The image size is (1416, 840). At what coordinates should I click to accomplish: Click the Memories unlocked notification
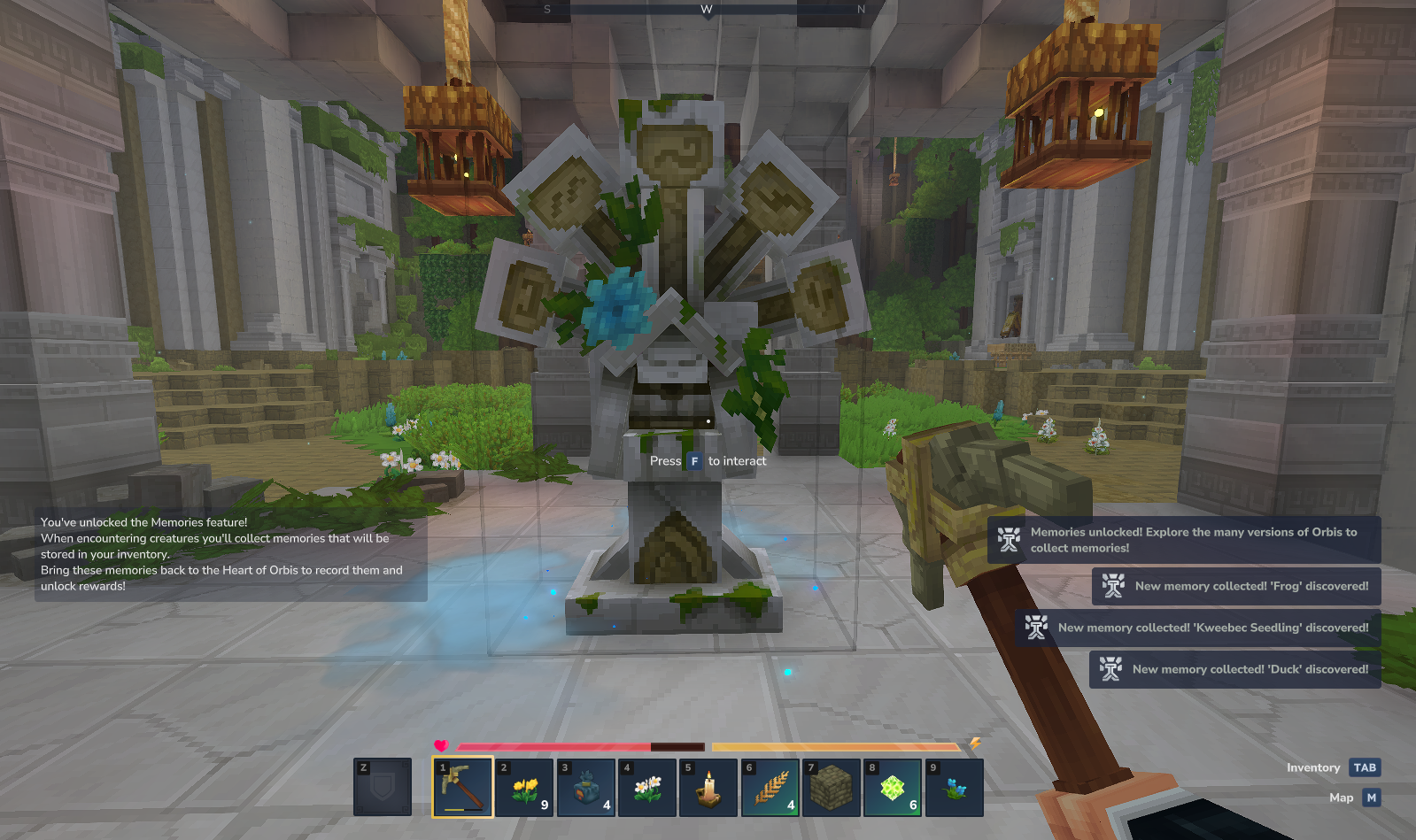click(1184, 540)
